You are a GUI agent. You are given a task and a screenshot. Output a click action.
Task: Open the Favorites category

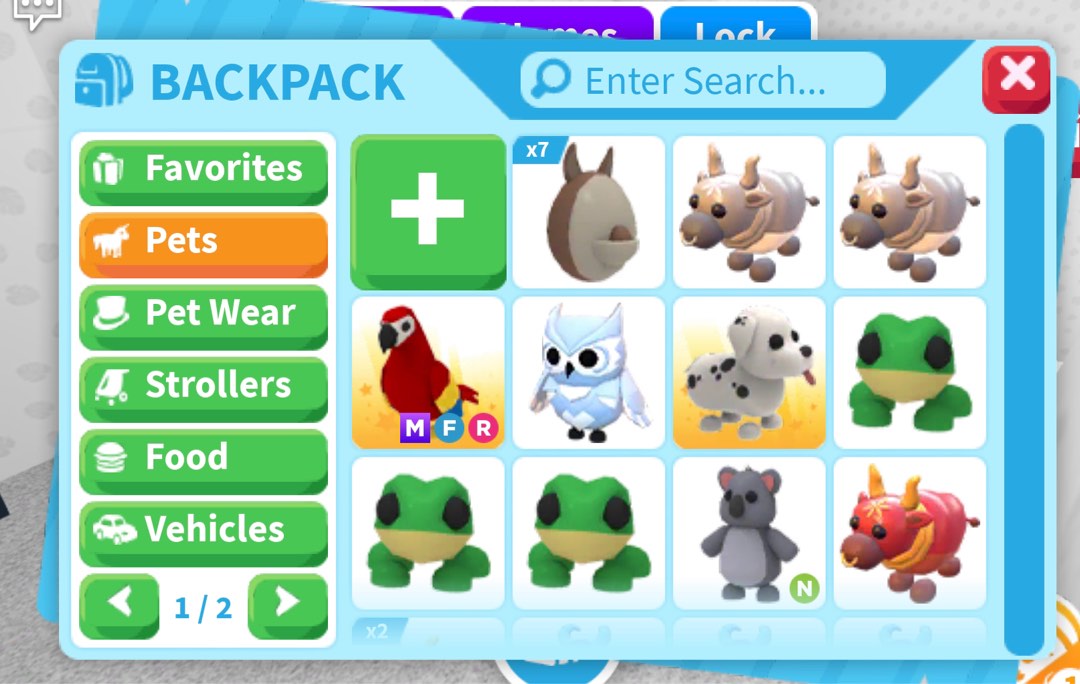point(203,169)
